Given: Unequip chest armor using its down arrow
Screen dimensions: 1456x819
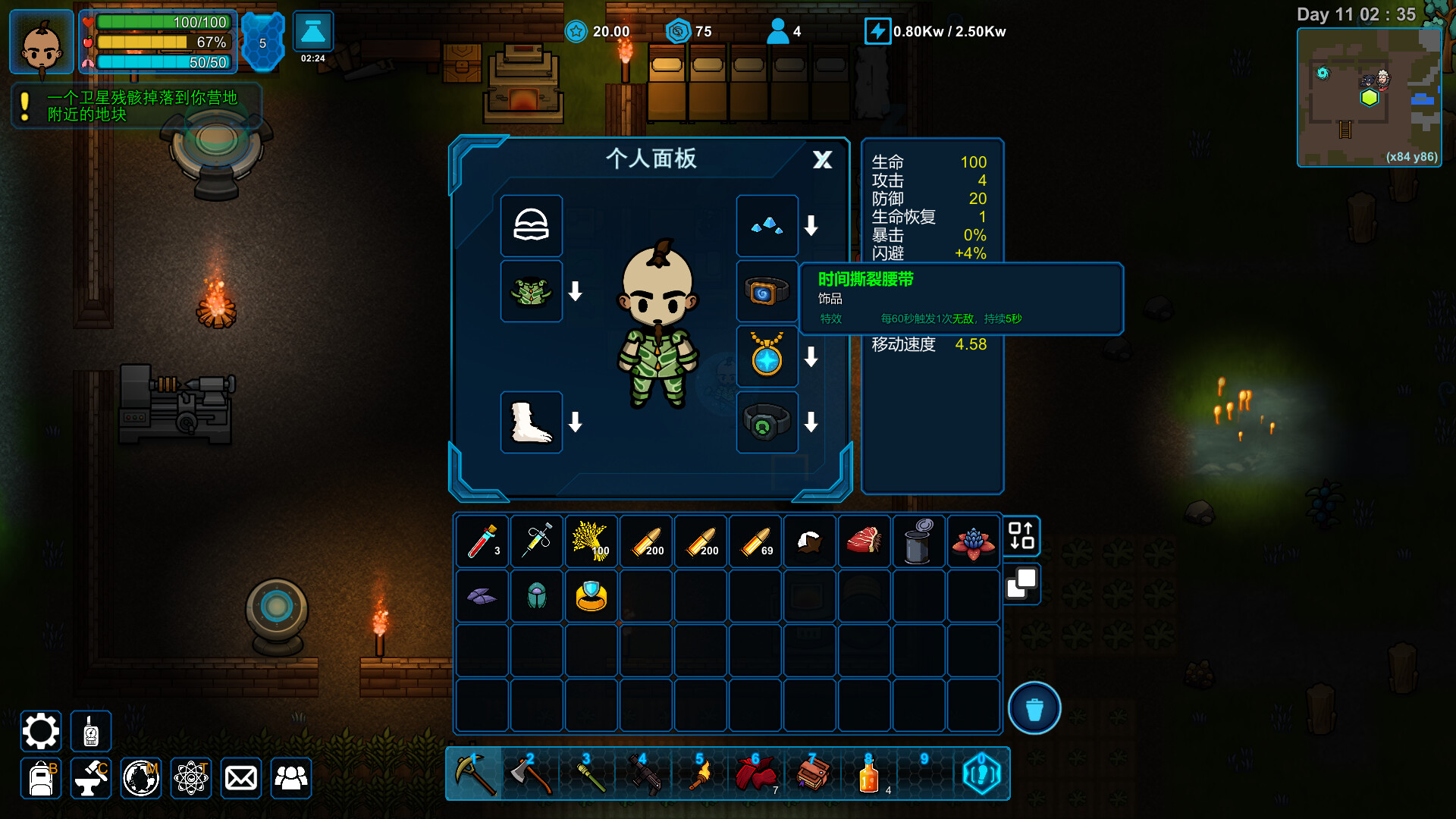Looking at the screenshot, I should 575,290.
